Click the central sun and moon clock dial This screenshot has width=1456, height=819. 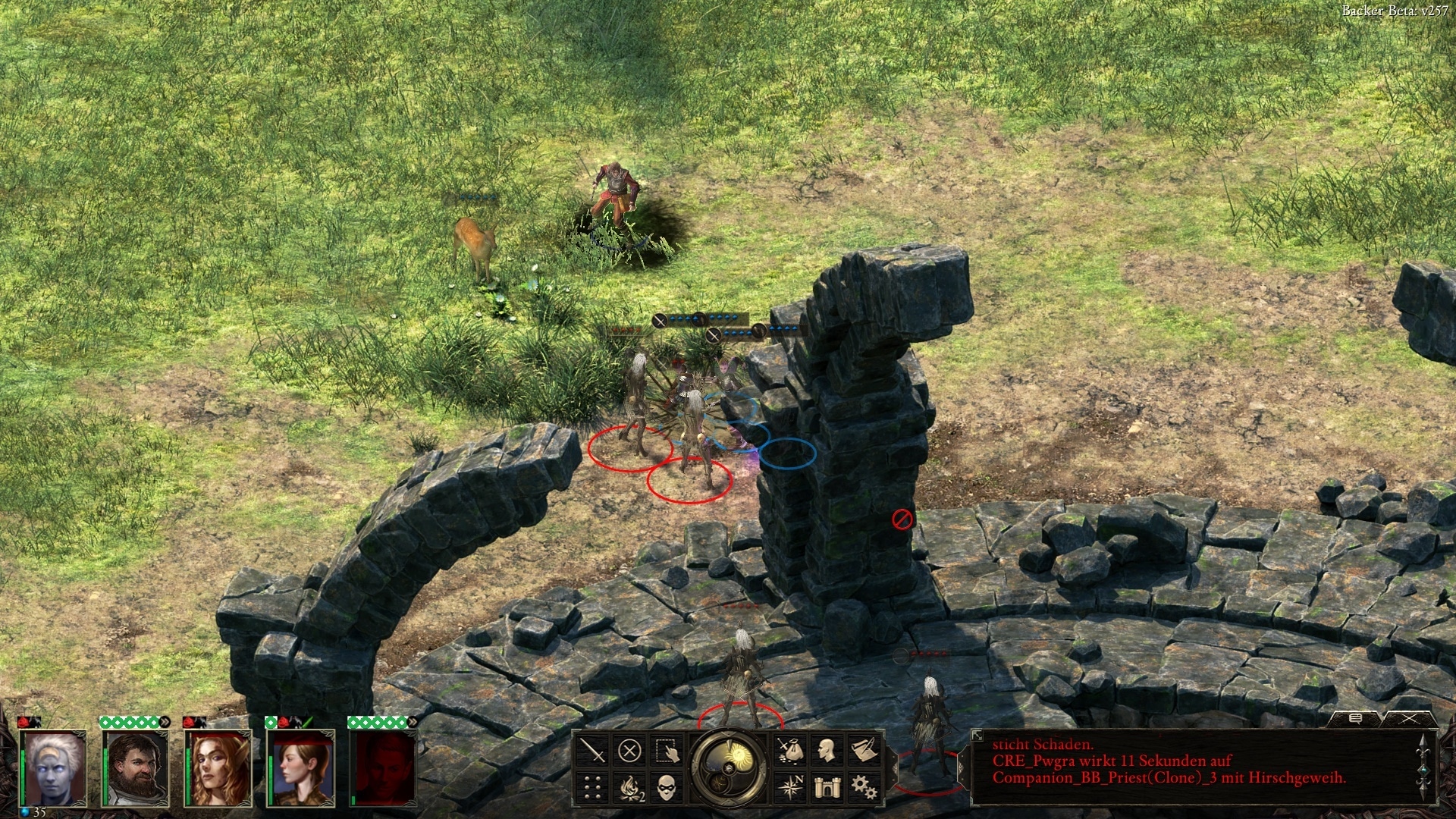[730, 767]
